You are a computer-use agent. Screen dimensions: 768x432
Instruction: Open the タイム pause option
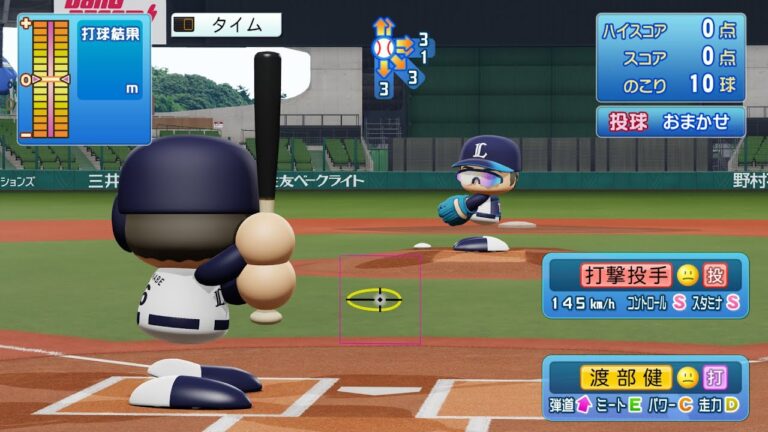tap(225, 25)
